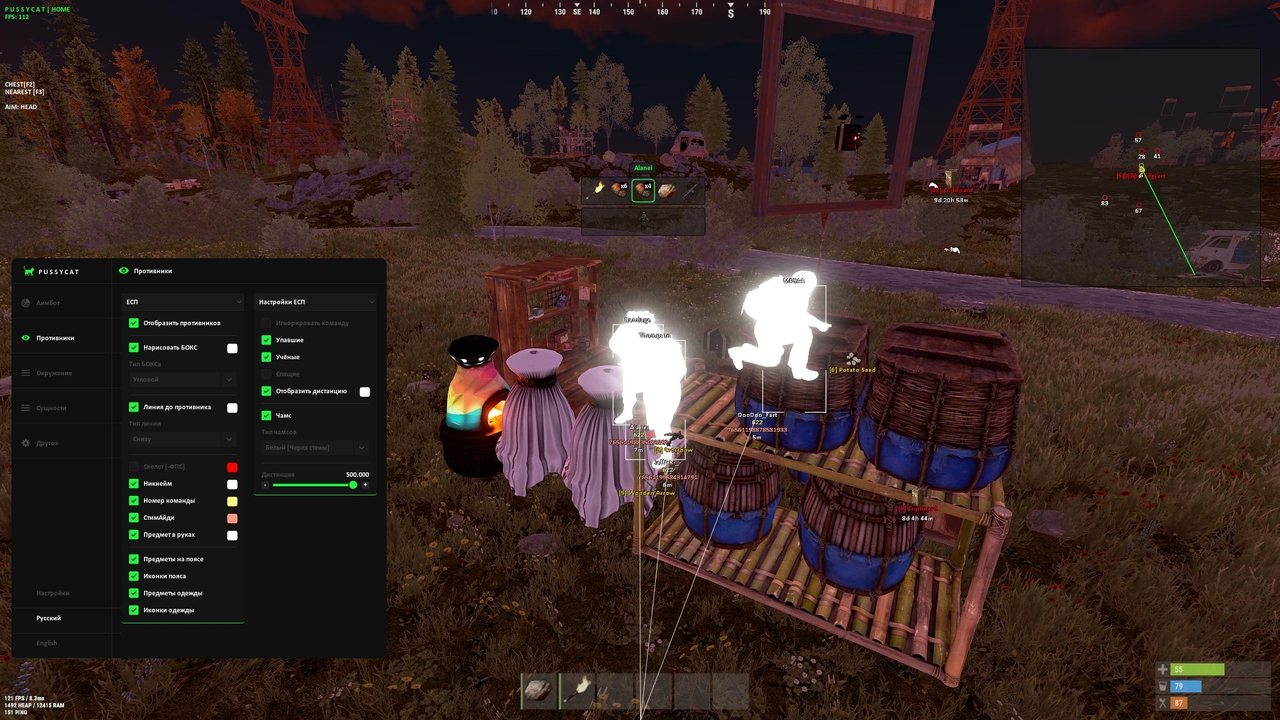
Task: Click the red Скелет color swatch
Action: pyautogui.click(x=231, y=467)
